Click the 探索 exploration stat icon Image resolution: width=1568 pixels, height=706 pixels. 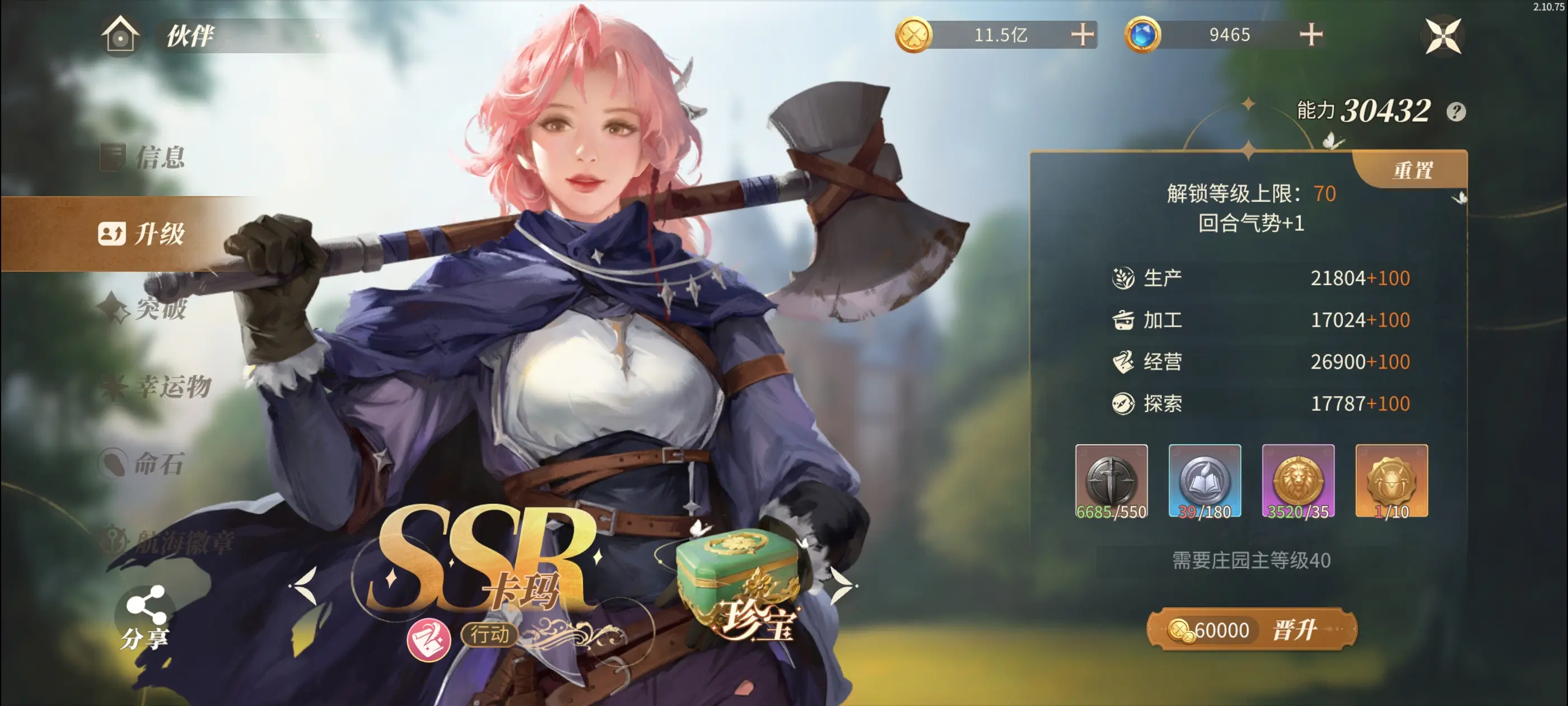pos(1125,404)
